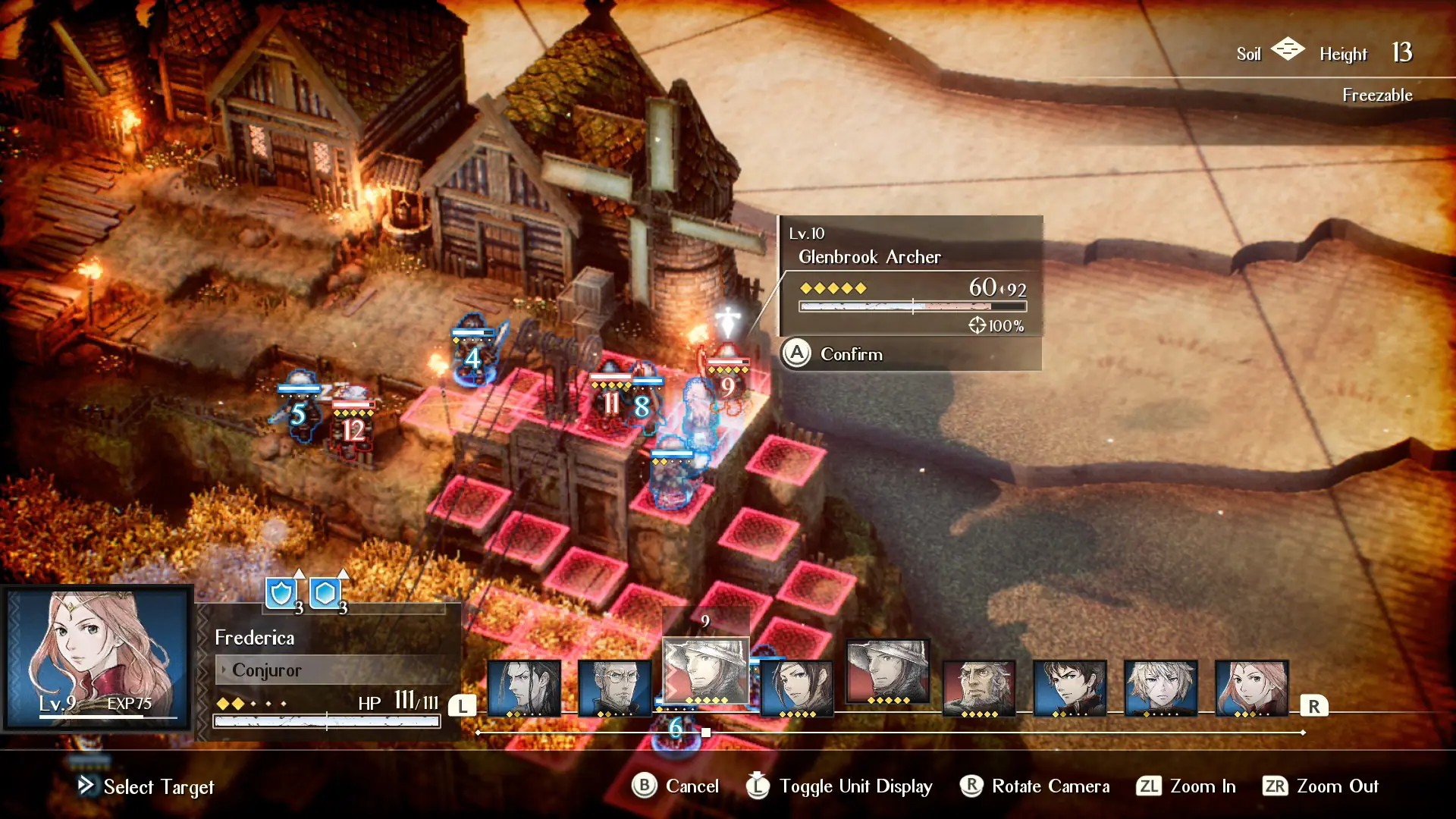
Task: Select the young brown-haired man's turn portrait
Action: (x=1069, y=688)
